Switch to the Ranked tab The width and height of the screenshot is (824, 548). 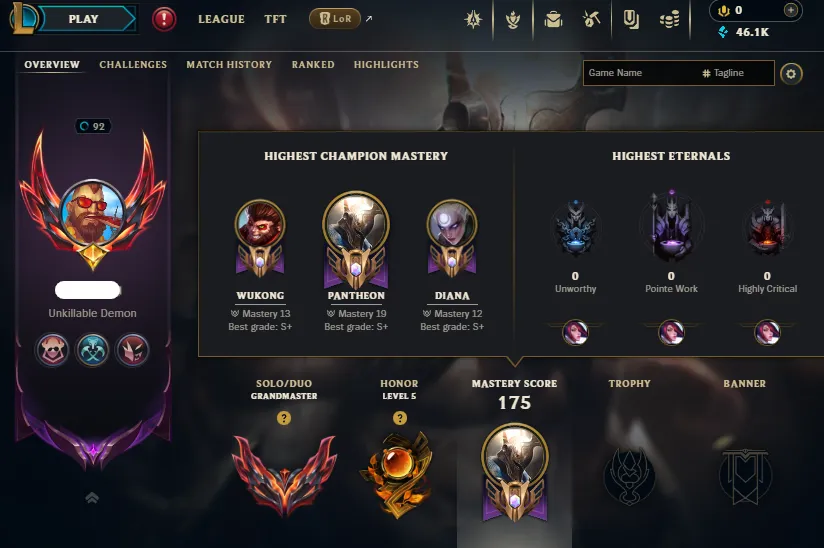(313, 65)
